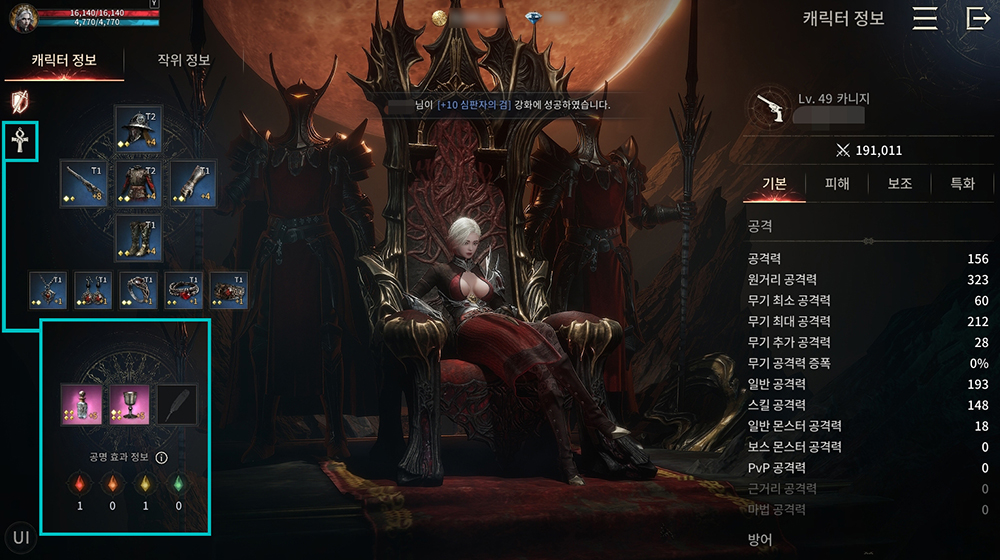Choose the earrings accessory slot
The image size is (1000, 560).
click(93, 290)
